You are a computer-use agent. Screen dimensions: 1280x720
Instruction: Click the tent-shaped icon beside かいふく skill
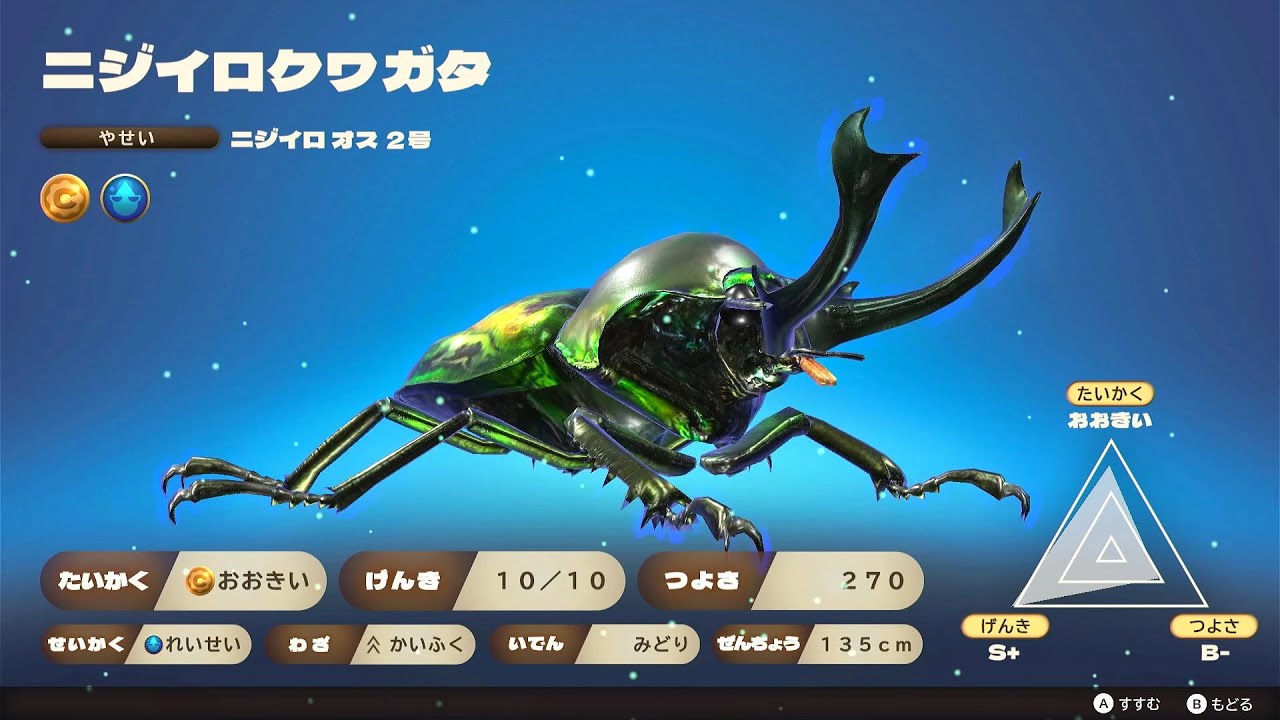click(x=377, y=645)
